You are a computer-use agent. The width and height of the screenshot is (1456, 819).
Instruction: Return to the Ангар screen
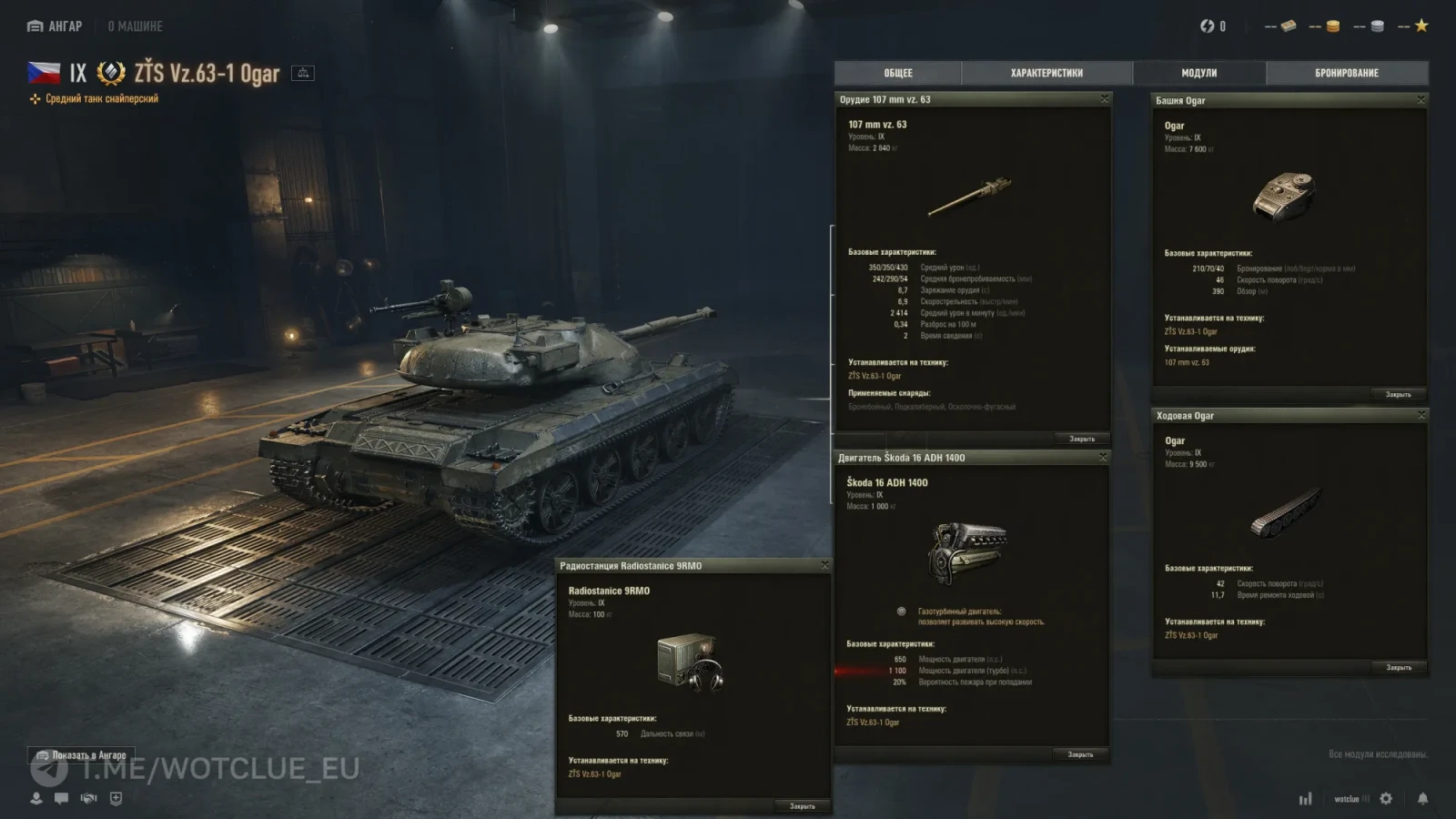point(56,26)
